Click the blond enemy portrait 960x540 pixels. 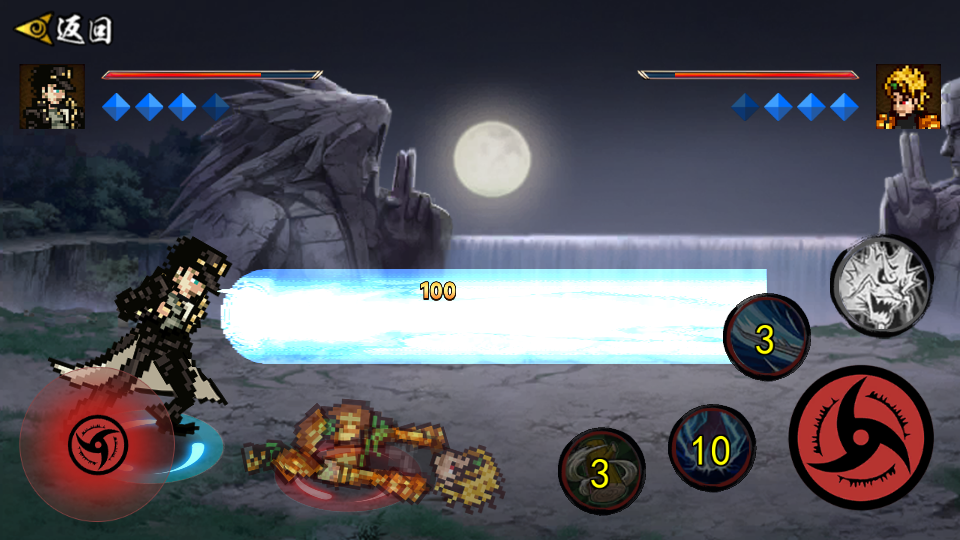(908, 97)
